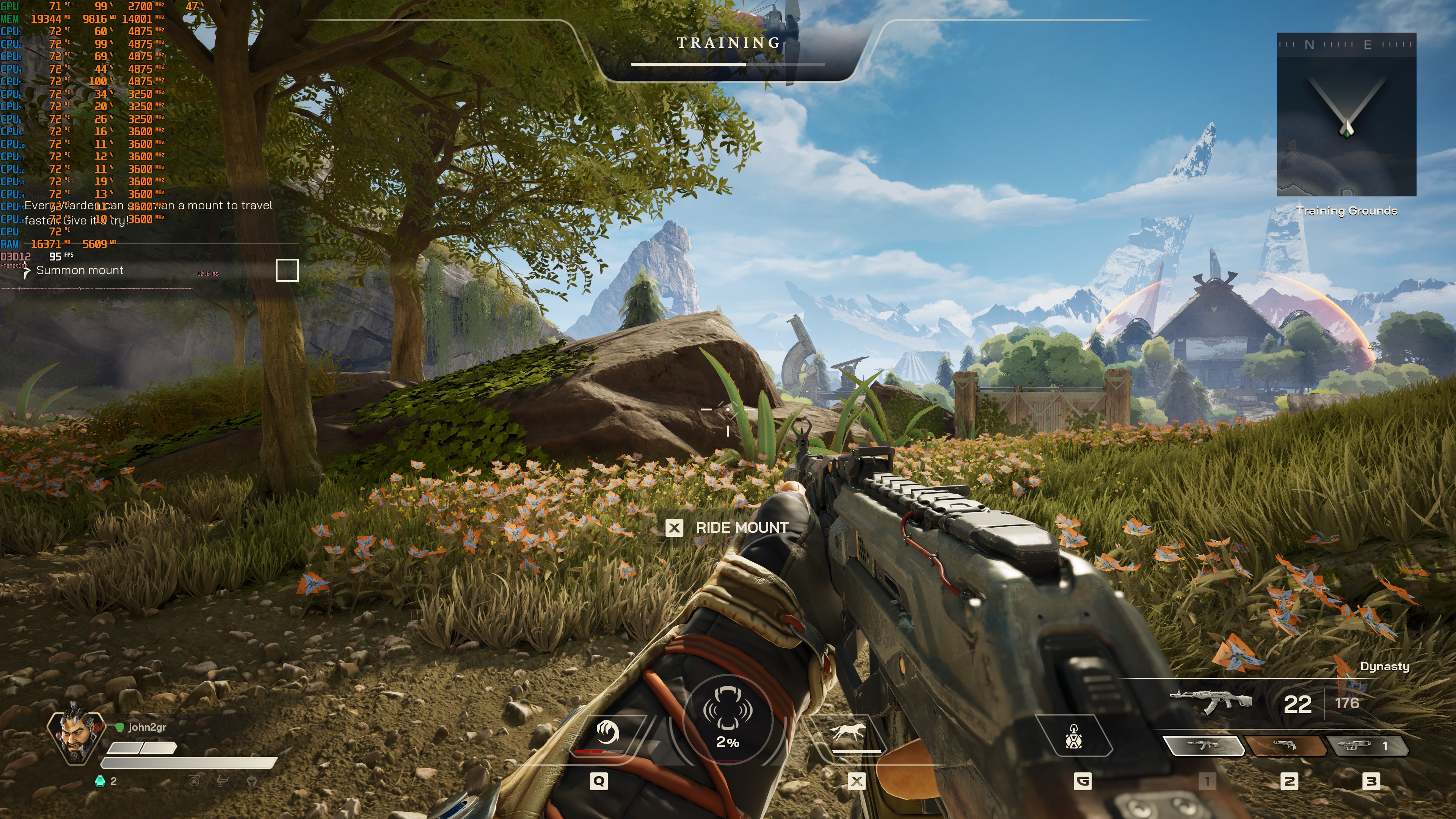Image resolution: width=1456 pixels, height=819 pixels.
Task: Select the green gem currency icon
Action: 100,781
